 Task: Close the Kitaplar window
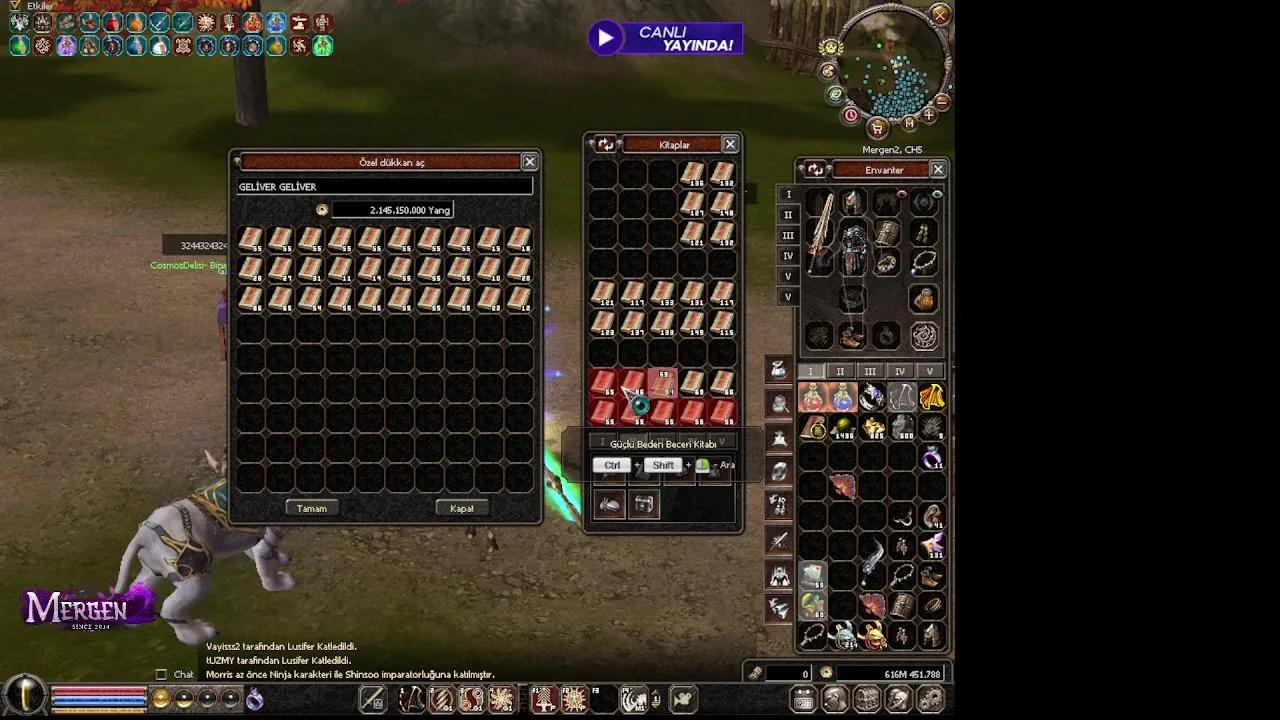(730, 145)
